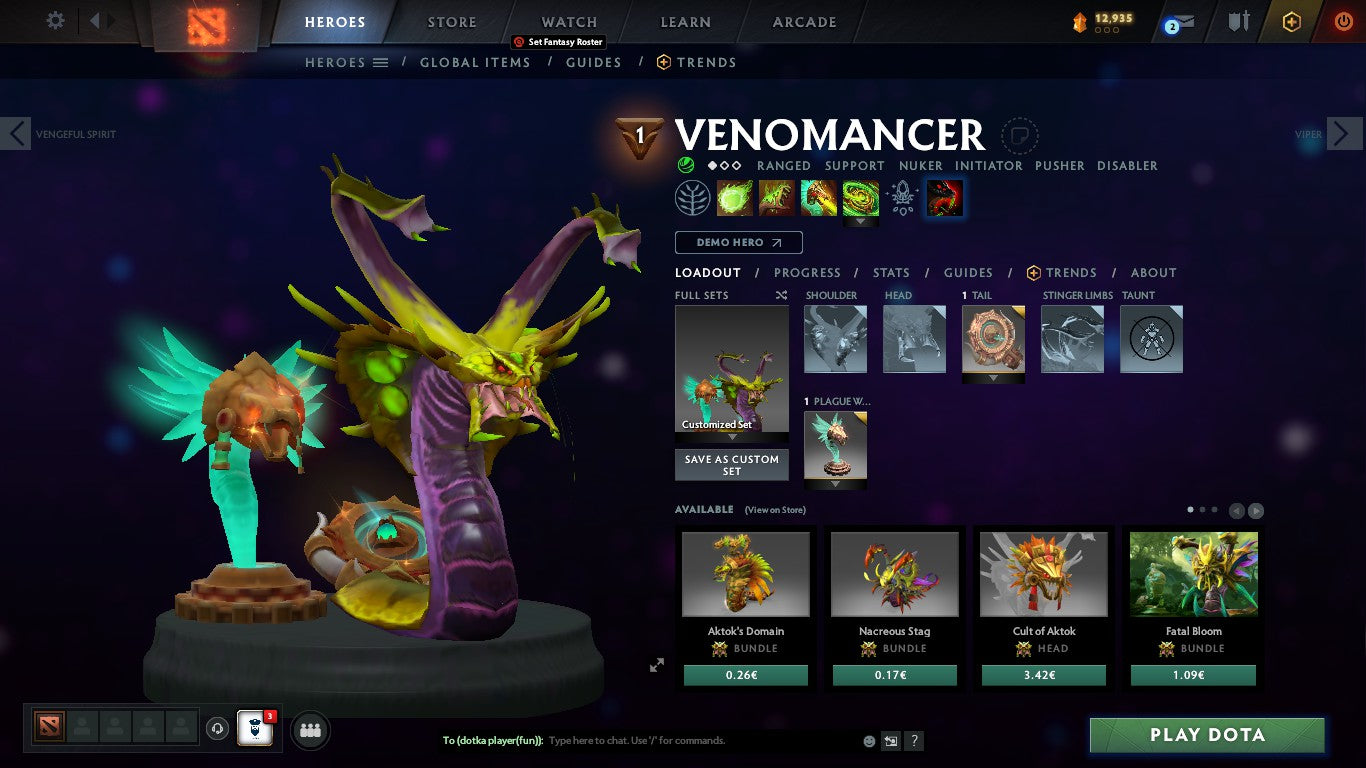Click the DEMO HERO button
This screenshot has width=1366, height=768.
click(738, 242)
